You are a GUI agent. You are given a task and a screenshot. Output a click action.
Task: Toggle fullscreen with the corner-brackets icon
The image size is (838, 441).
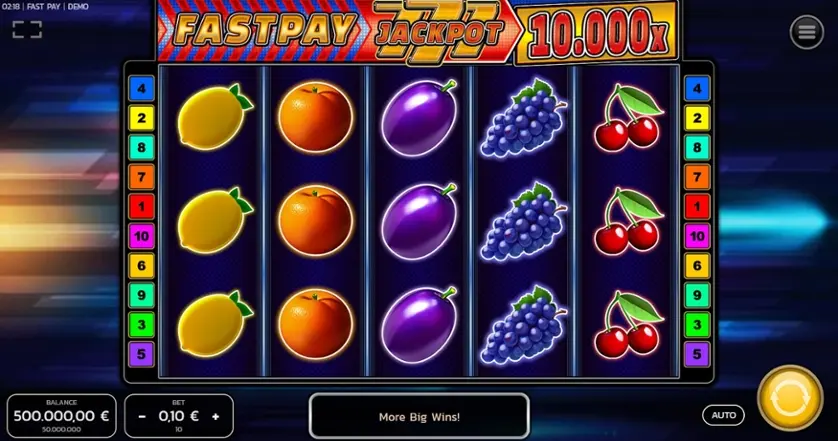[27, 30]
